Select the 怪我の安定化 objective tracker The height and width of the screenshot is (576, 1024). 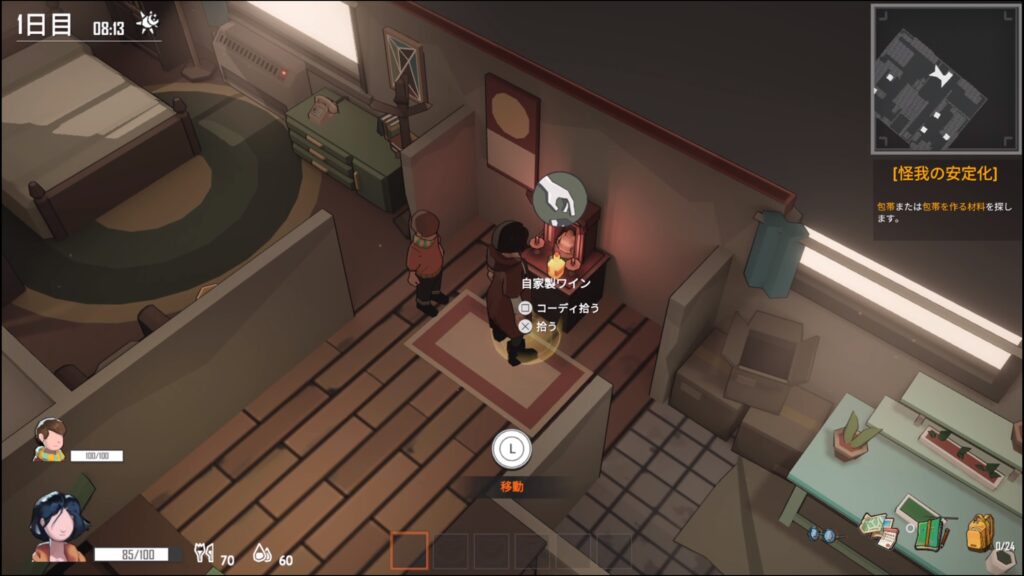click(945, 173)
